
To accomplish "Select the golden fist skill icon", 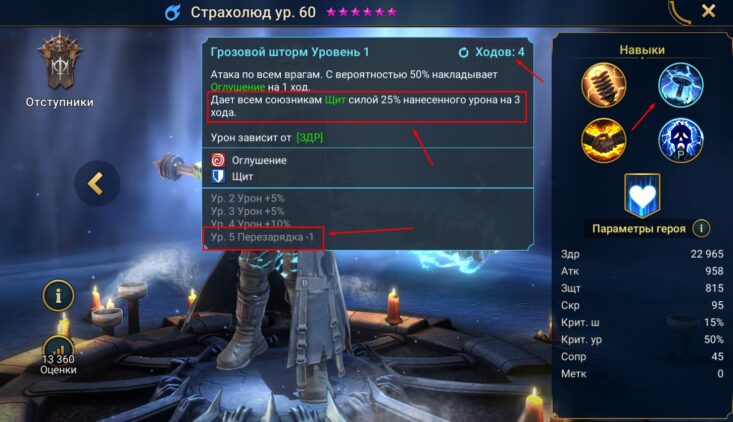I will coord(604,139).
